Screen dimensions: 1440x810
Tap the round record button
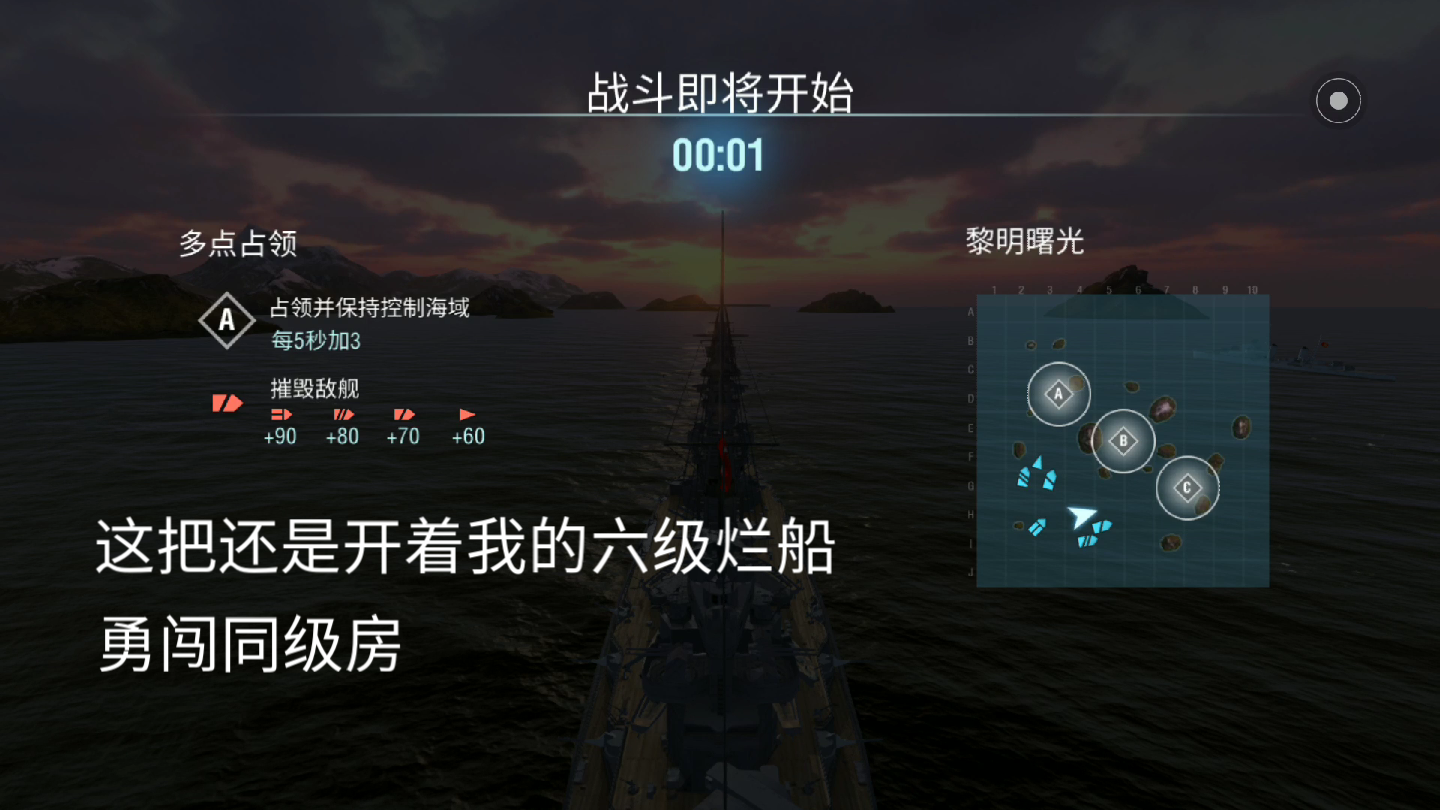[1338, 100]
